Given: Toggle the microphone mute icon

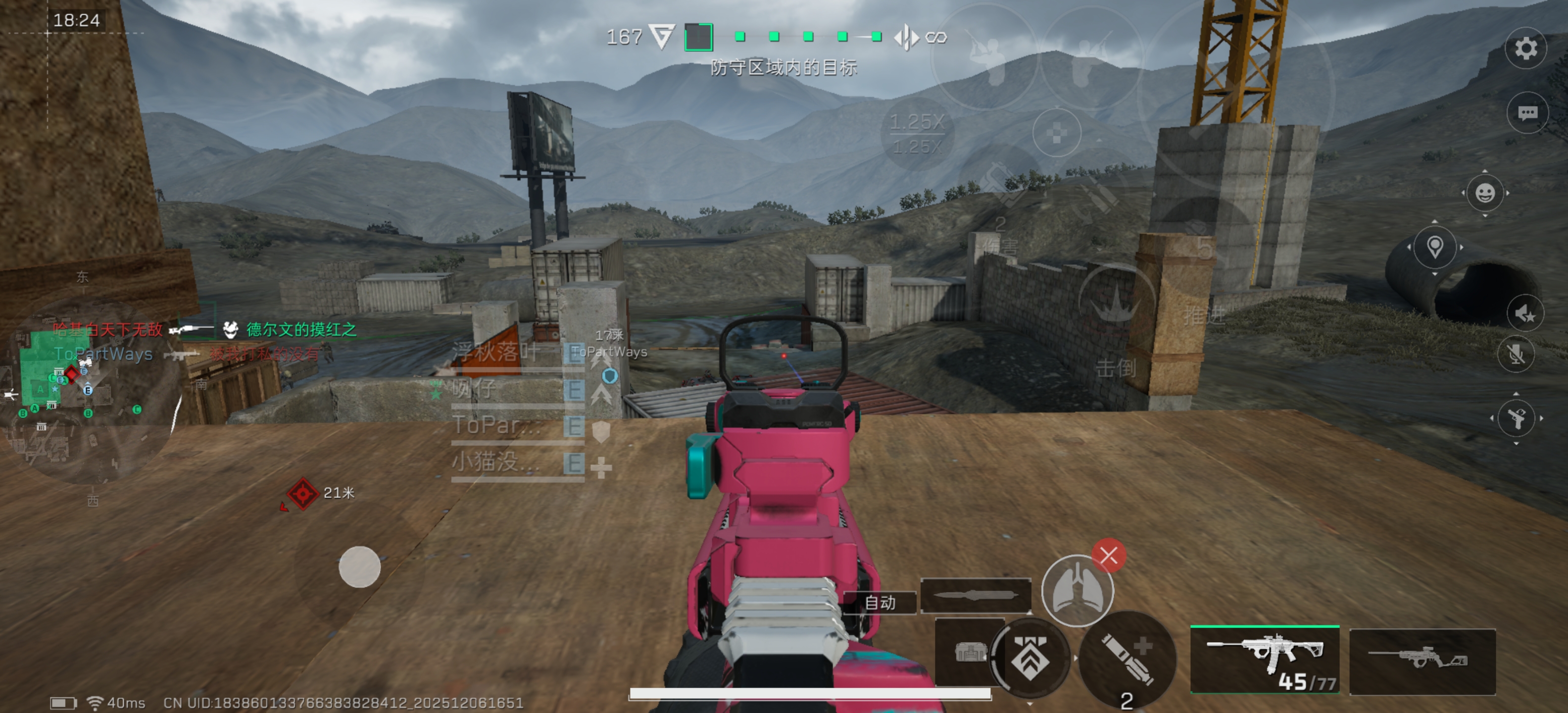Looking at the screenshot, I should pyautogui.click(x=1516, y=354).
